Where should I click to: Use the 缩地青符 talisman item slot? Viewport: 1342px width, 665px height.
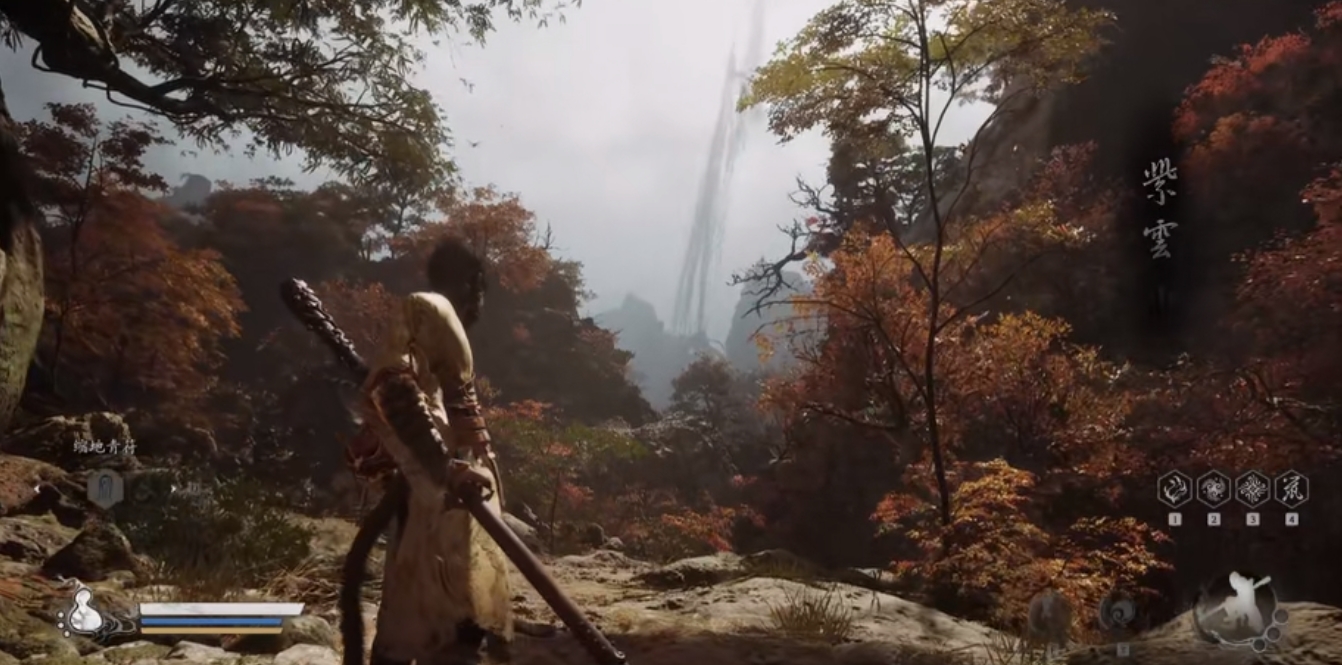click(104, 487)
